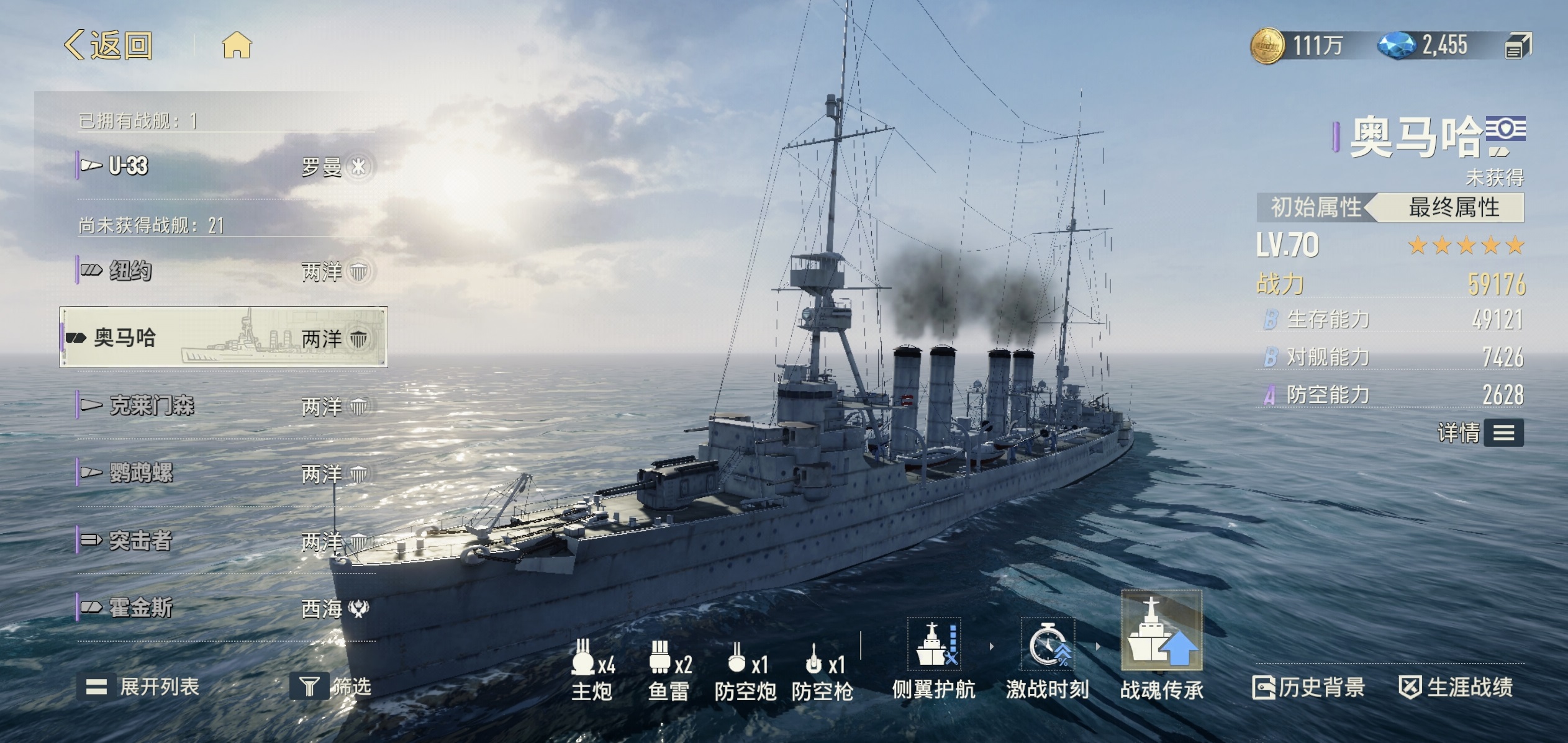Image resolution: width=1568 pixels, height=743 pixels.
Task: Pick the 鹦鹉螺 ship row
Action: (x=225, y=473)
